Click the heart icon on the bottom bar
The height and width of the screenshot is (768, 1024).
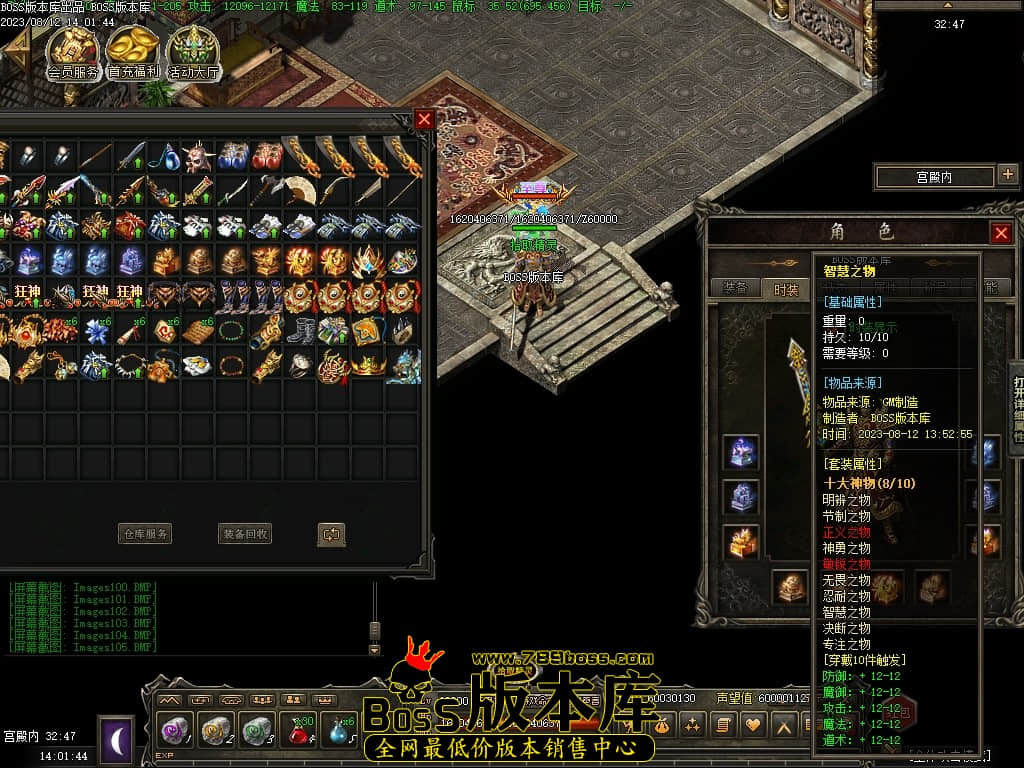752,724
